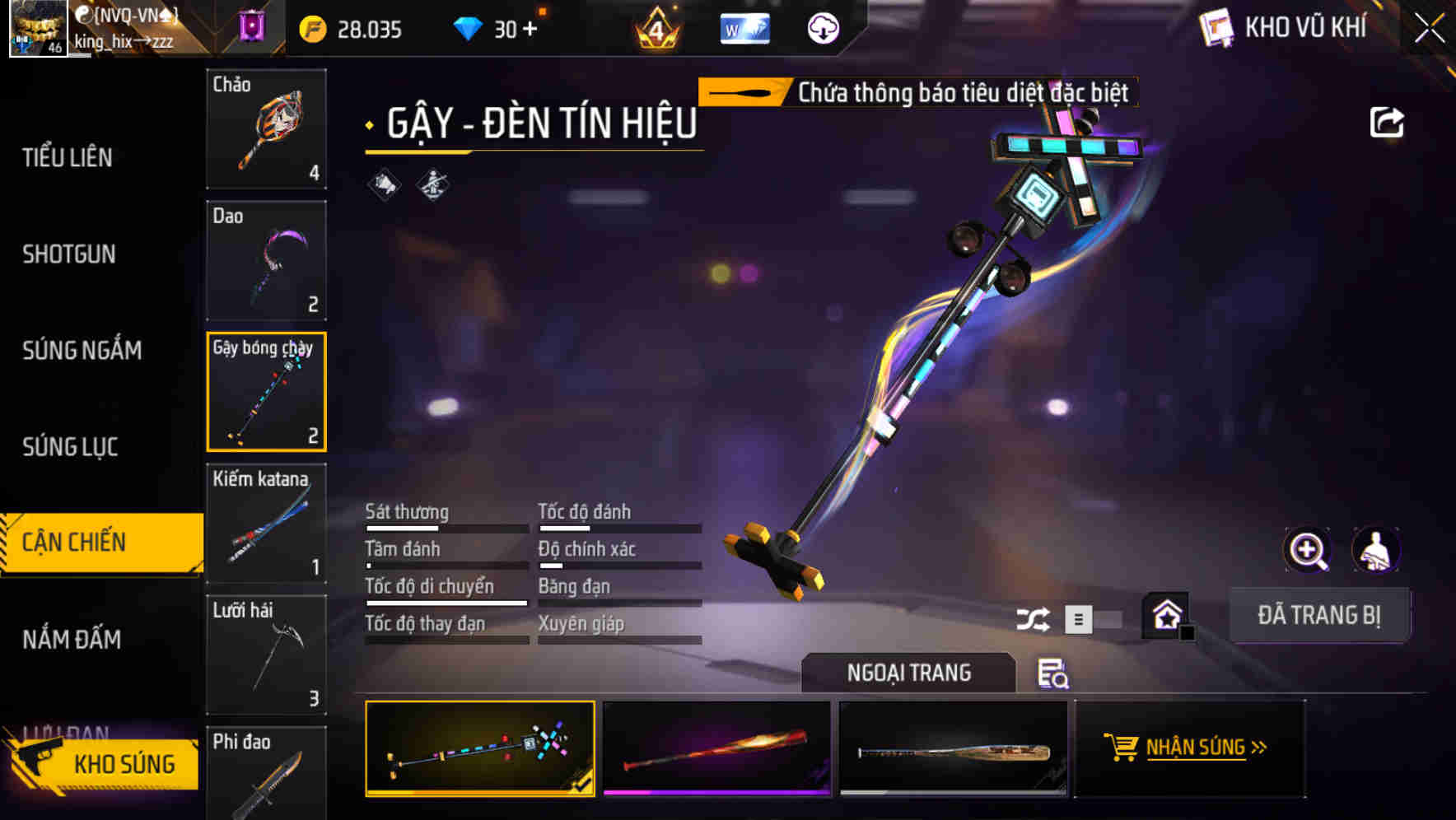Screen dimensions: 1456x820
Task: Select the Lưỡi hái scythe
Action: click(266, 655)
